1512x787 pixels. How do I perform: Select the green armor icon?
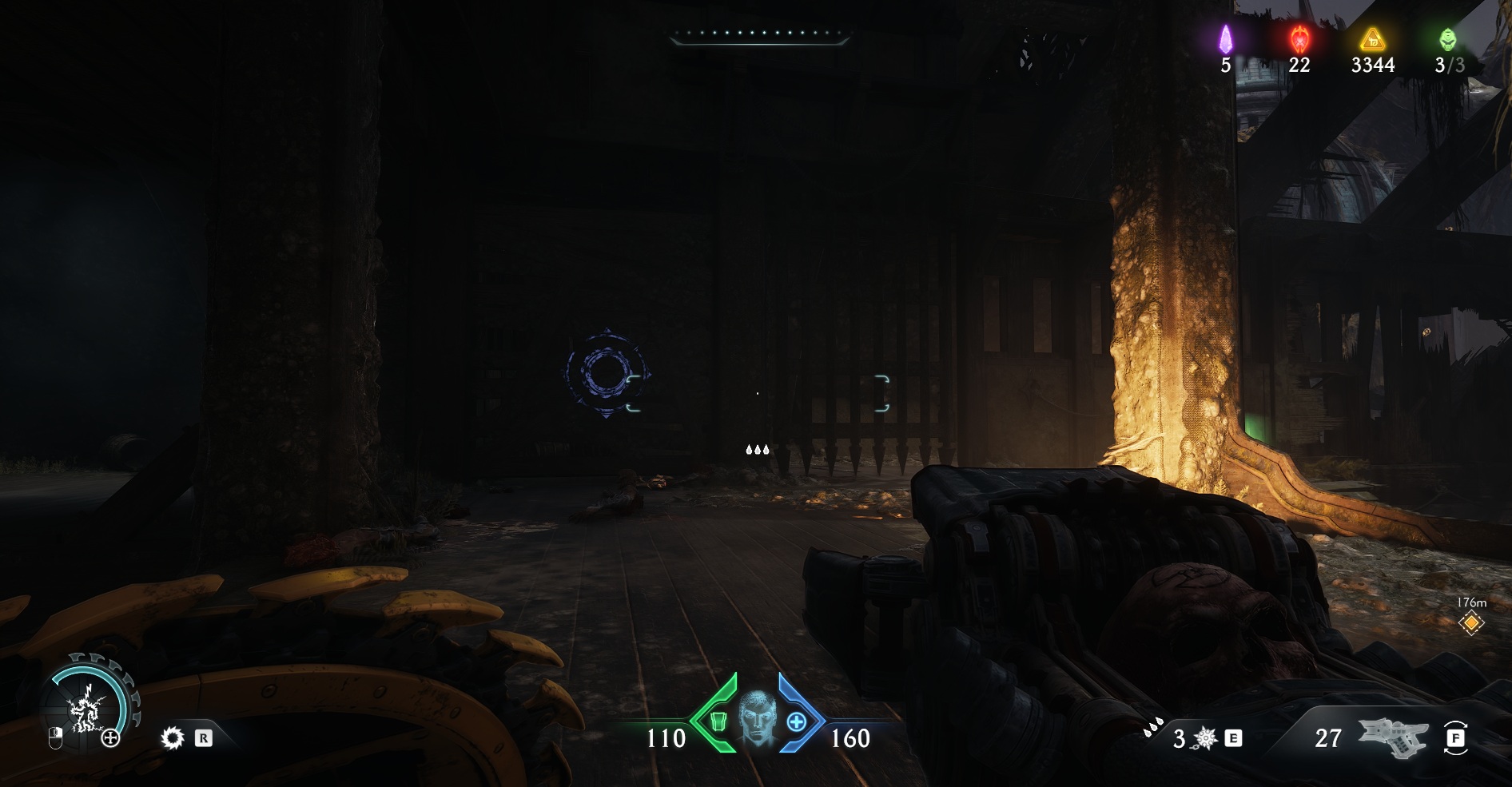tap(717, 721)
